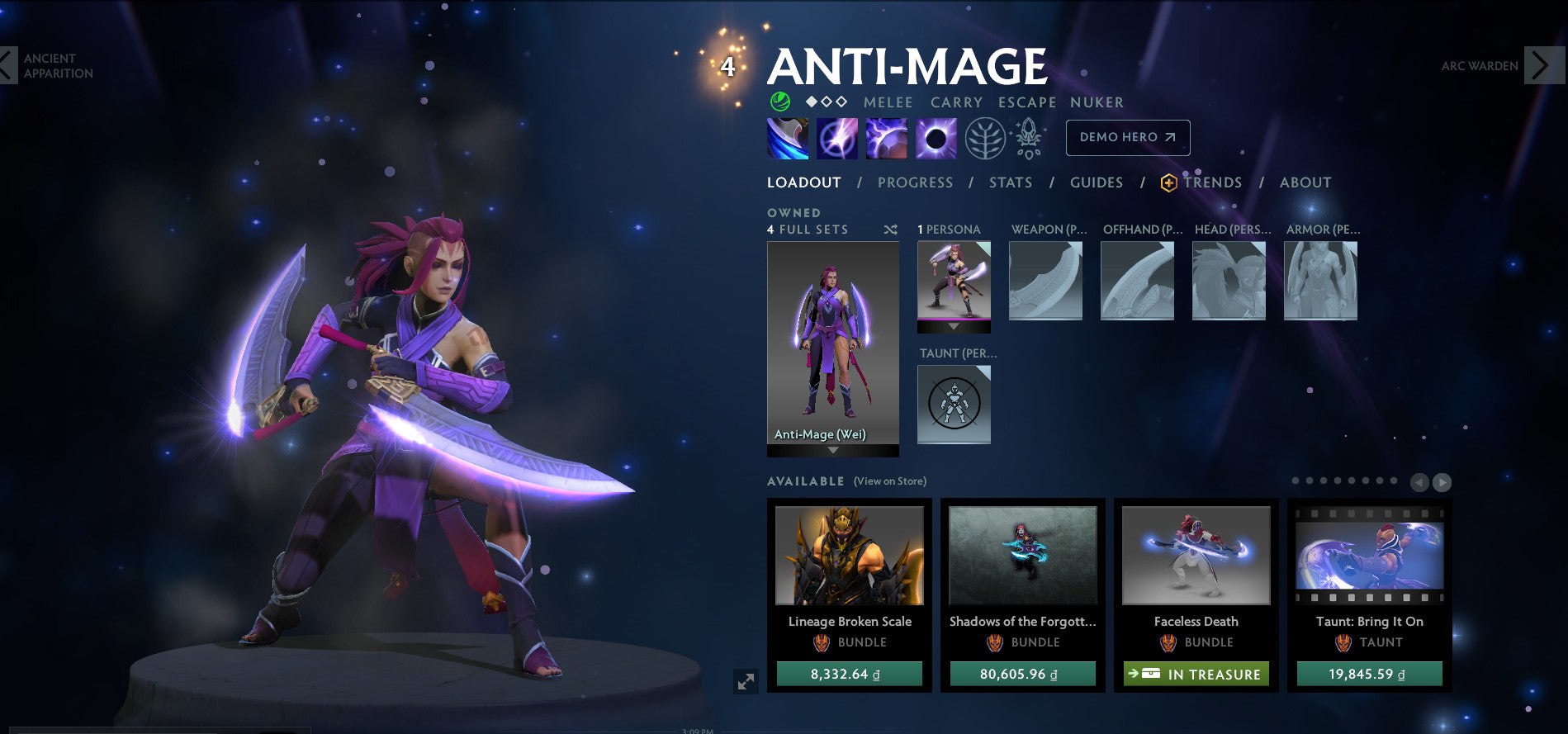Open the About tab
Image resolution: width=1568 pixels, height=734 pixels.
tap(1305, 182)
